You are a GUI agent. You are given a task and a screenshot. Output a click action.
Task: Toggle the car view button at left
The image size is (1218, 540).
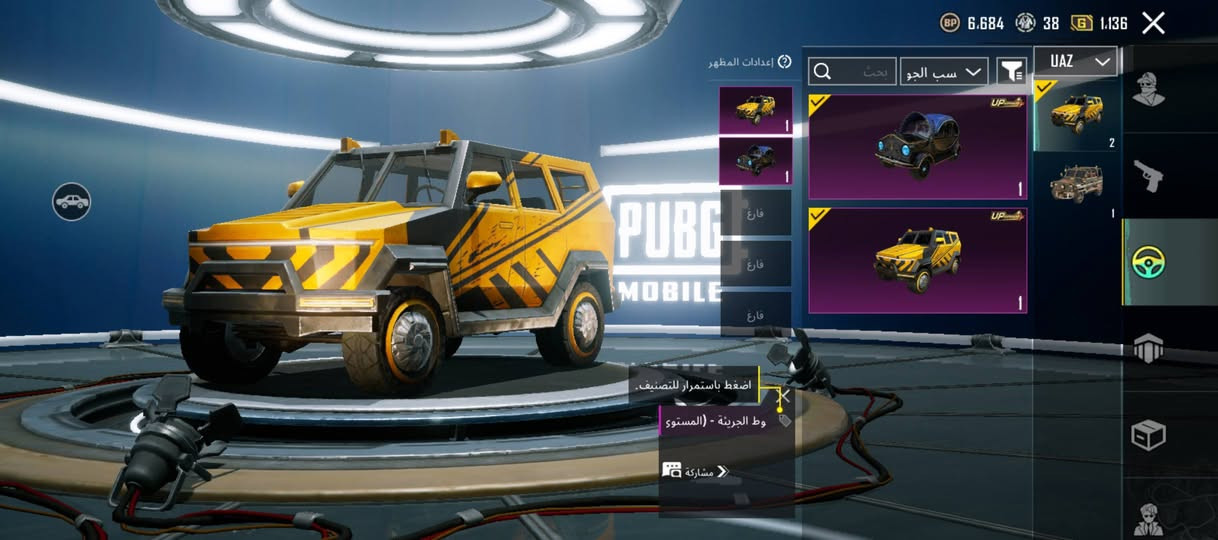click(x=72, y=202)
